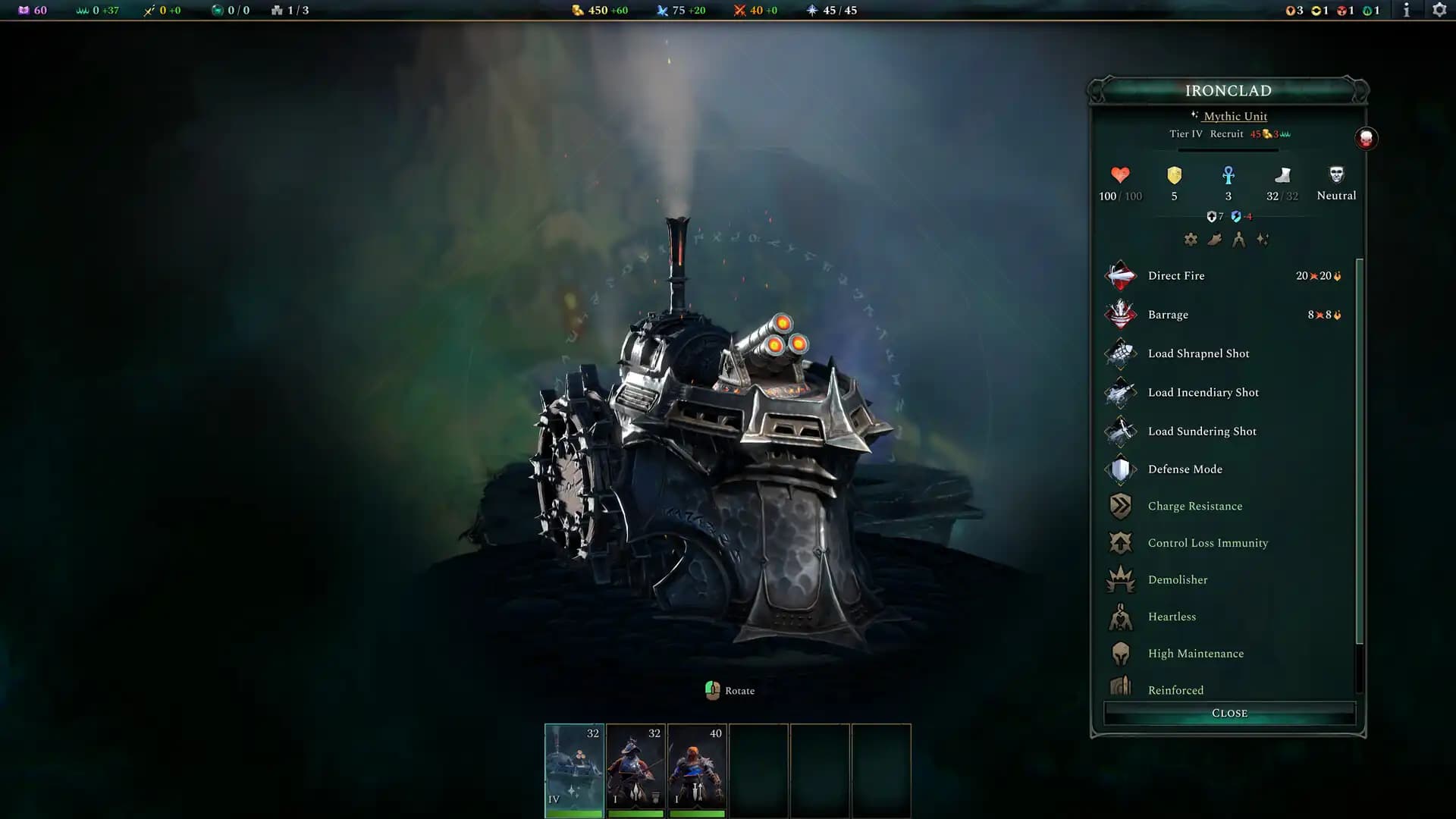Select the Direct Fire ability icon
This screenshot has height=819, width=1456.
[1120, 275]
